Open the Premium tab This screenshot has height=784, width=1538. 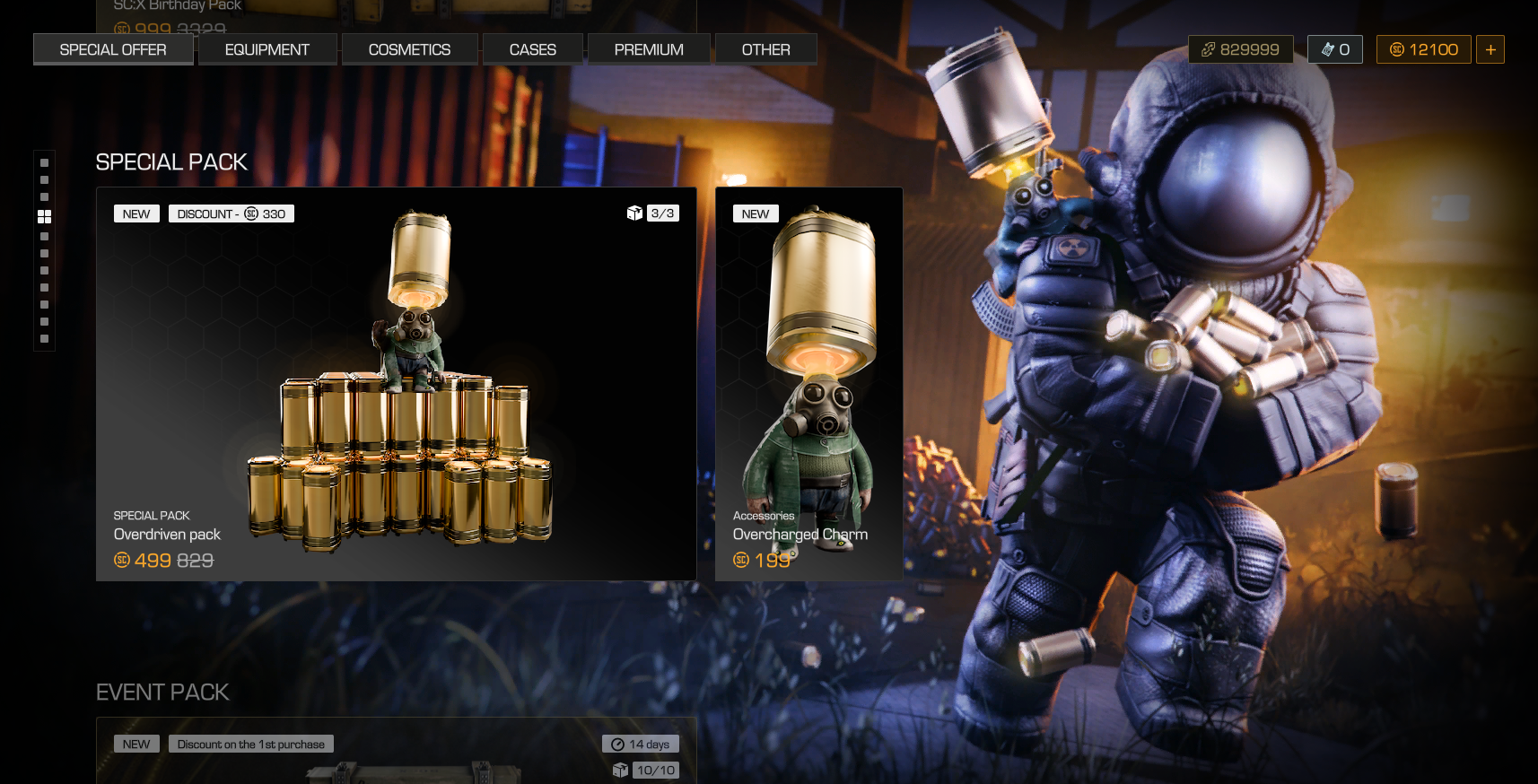coord(649,49)
